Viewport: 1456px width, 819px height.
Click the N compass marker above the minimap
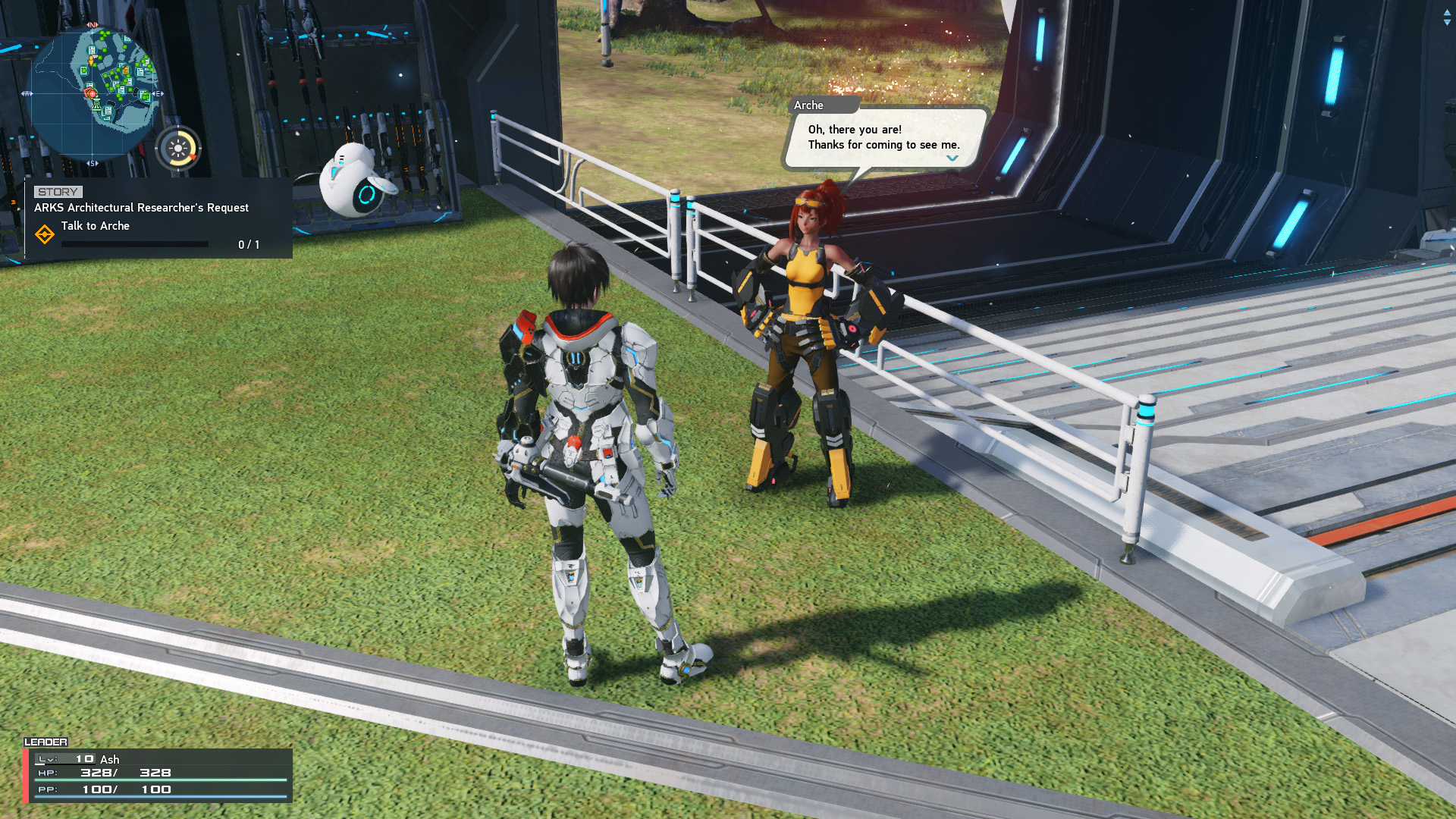[92, 24]
